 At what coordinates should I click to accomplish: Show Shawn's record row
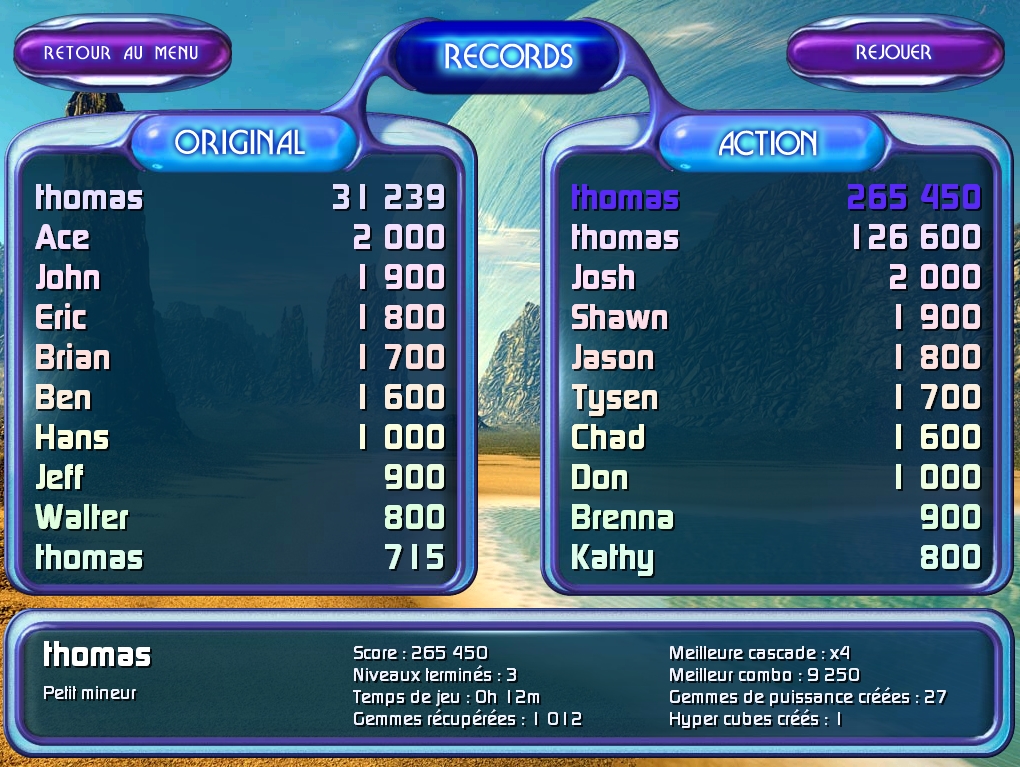tap(775, 318)
